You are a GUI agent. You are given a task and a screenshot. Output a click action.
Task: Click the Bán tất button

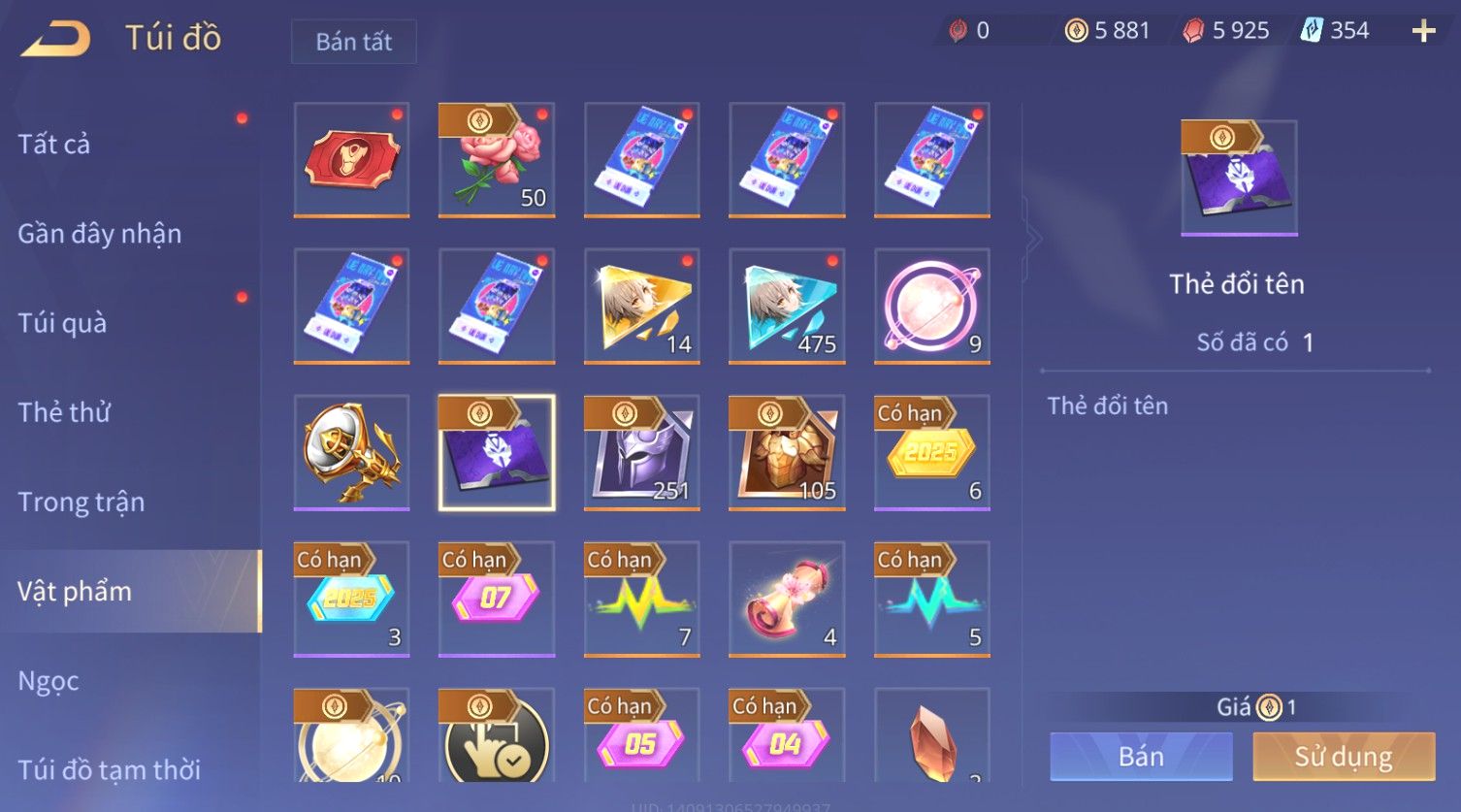(x=353, y=42)
